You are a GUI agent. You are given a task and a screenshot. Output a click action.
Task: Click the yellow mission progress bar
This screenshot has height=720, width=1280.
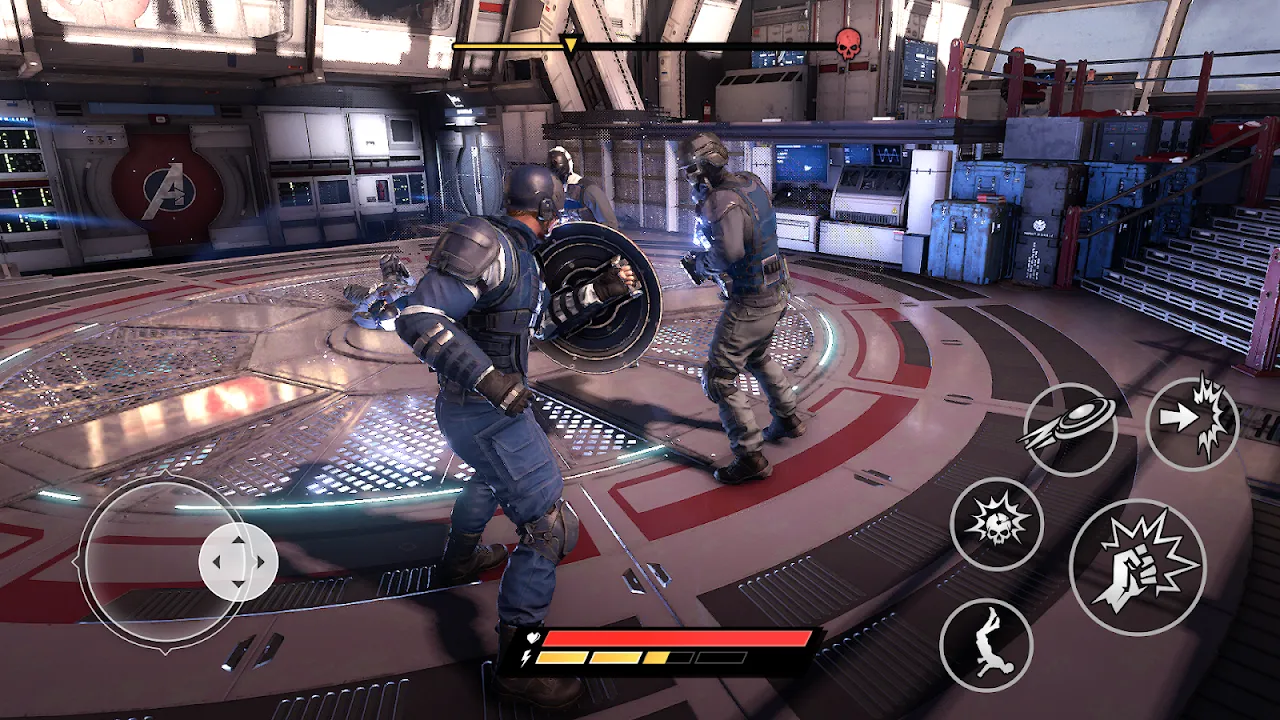point(510,44)
